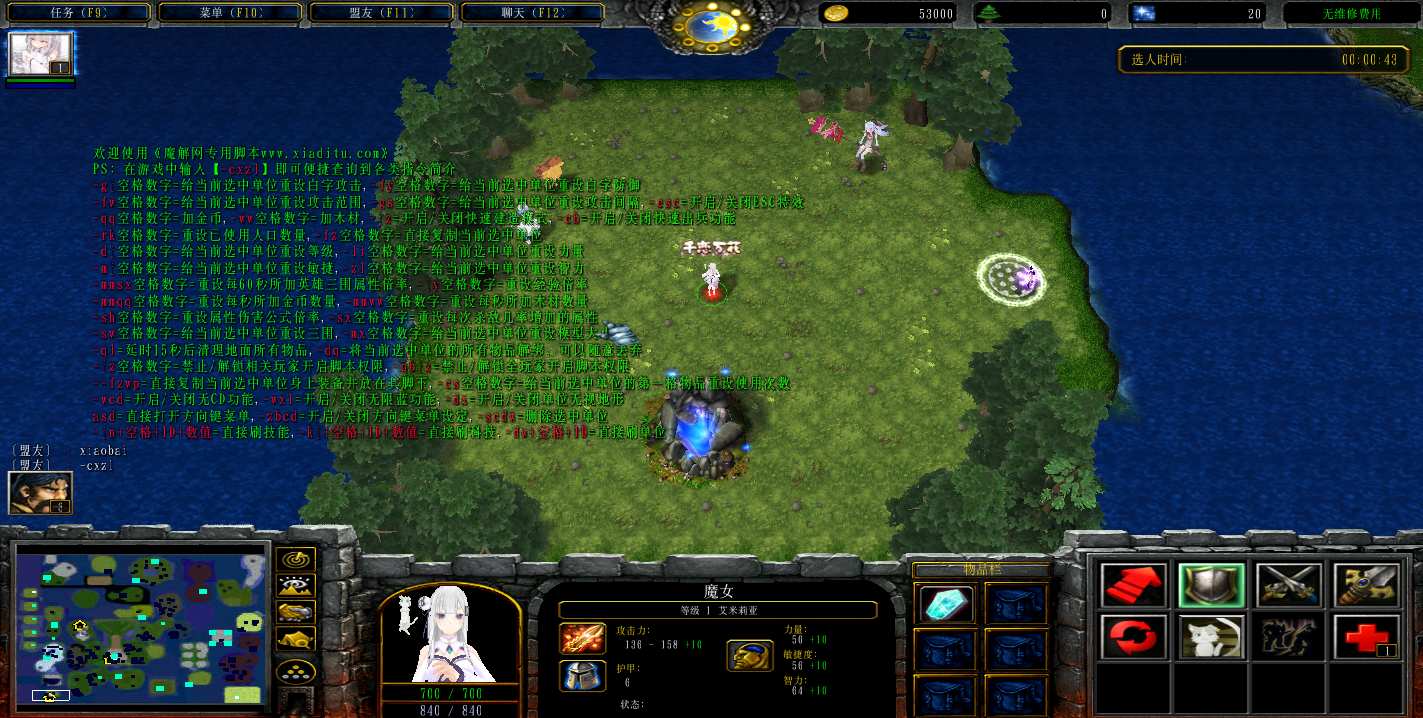
Task: Choose the shield Hold Position command
Action: pyautogui.click(x=1211, y=585)
